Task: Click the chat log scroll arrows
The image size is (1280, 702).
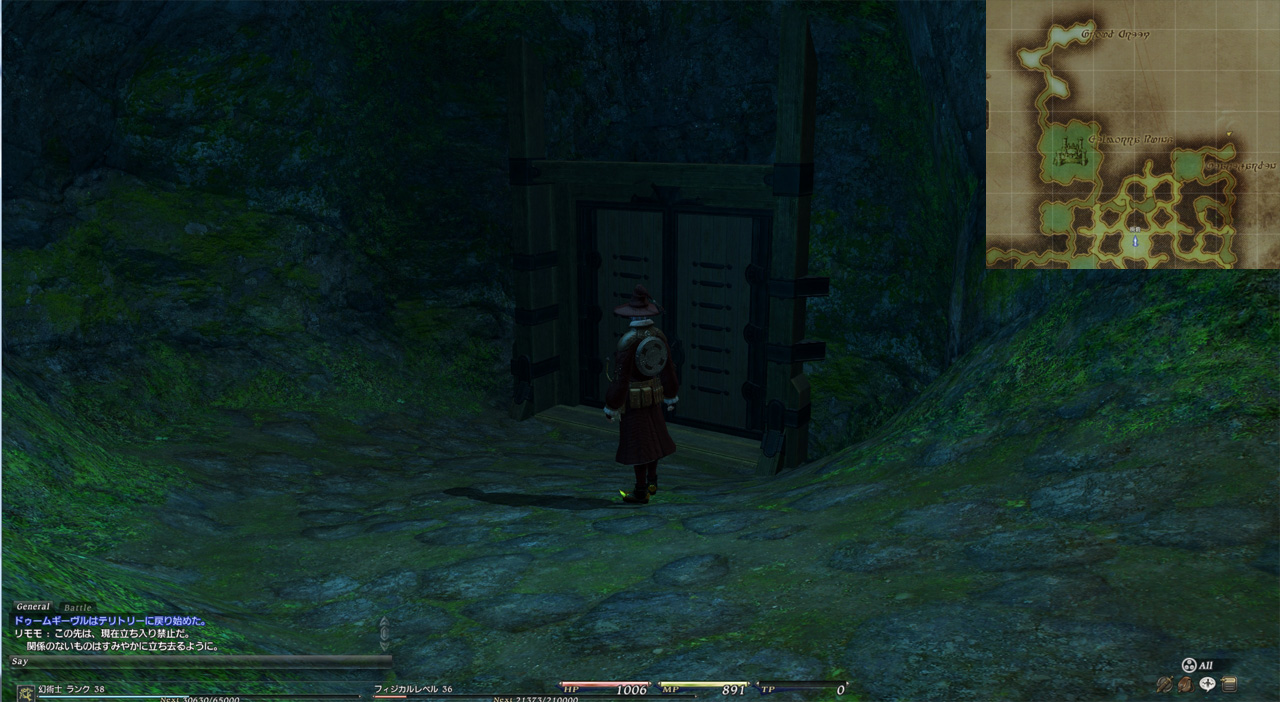Action: tap(384, 633)
